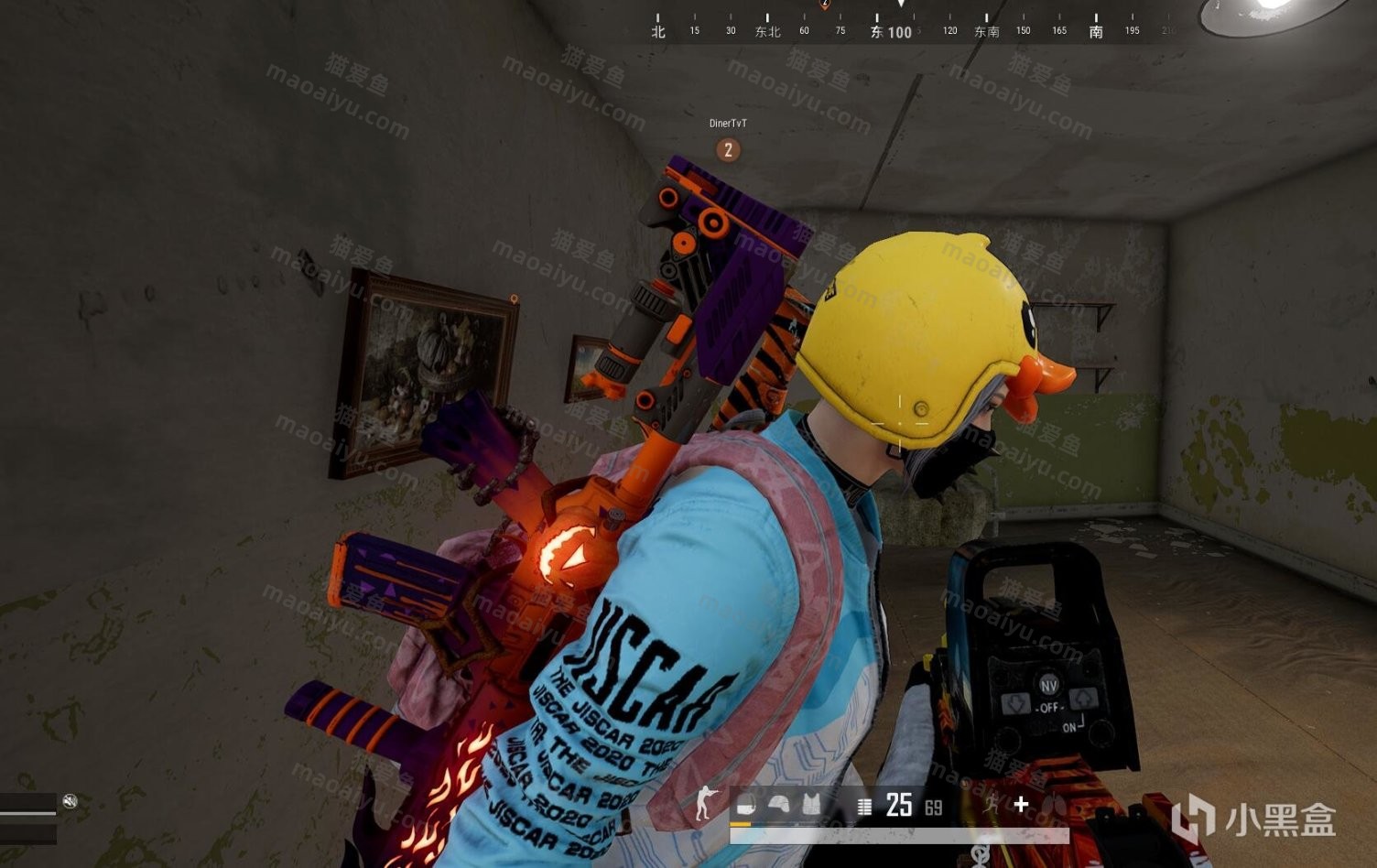This screenshot has height=868, width=1377.
Task: Click the 南 label on the compass bar
Action: coord(1095,31)
